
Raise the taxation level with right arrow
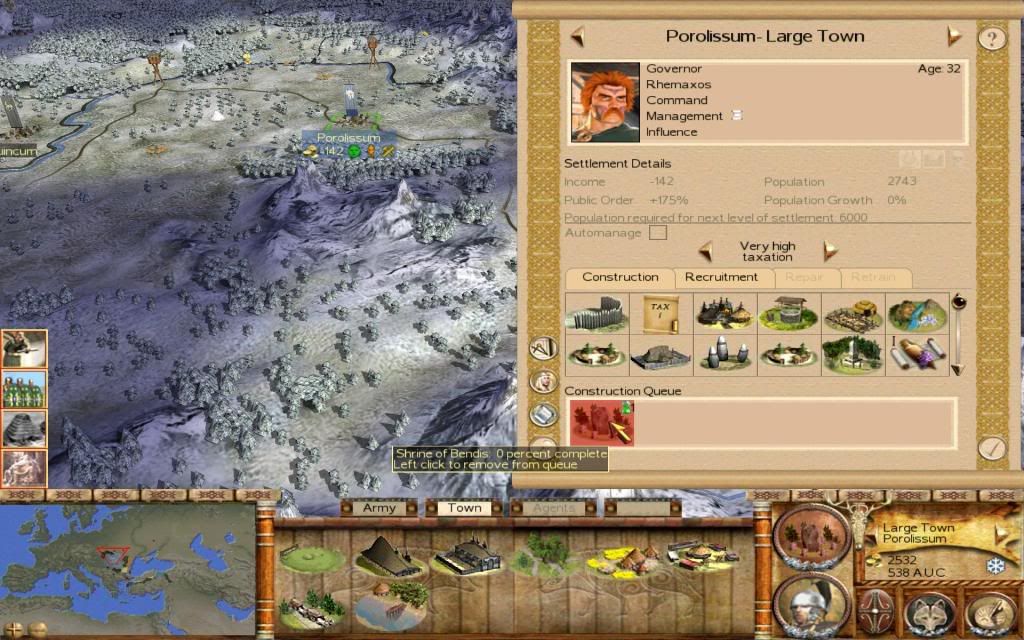point(830,250)
